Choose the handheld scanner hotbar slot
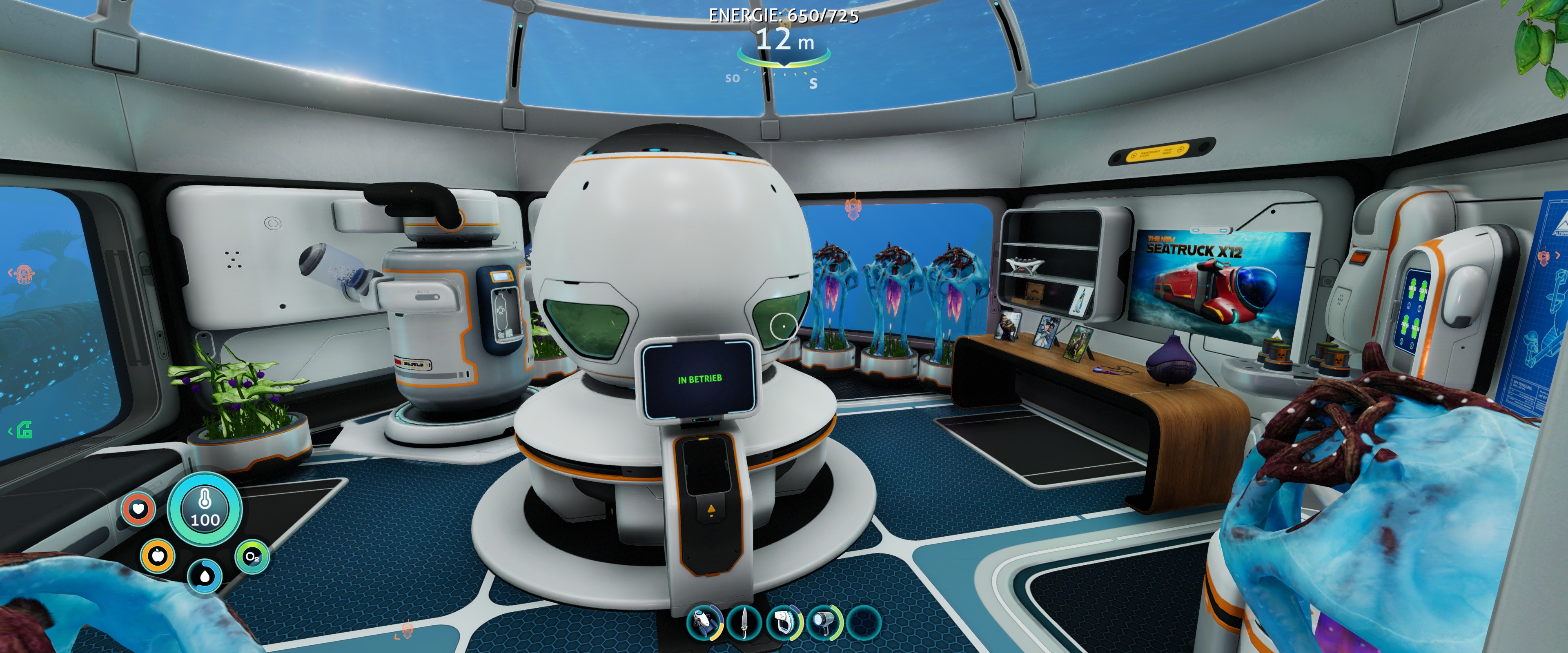The height and width of the screenshot is (653, 1568). (784, 622)
